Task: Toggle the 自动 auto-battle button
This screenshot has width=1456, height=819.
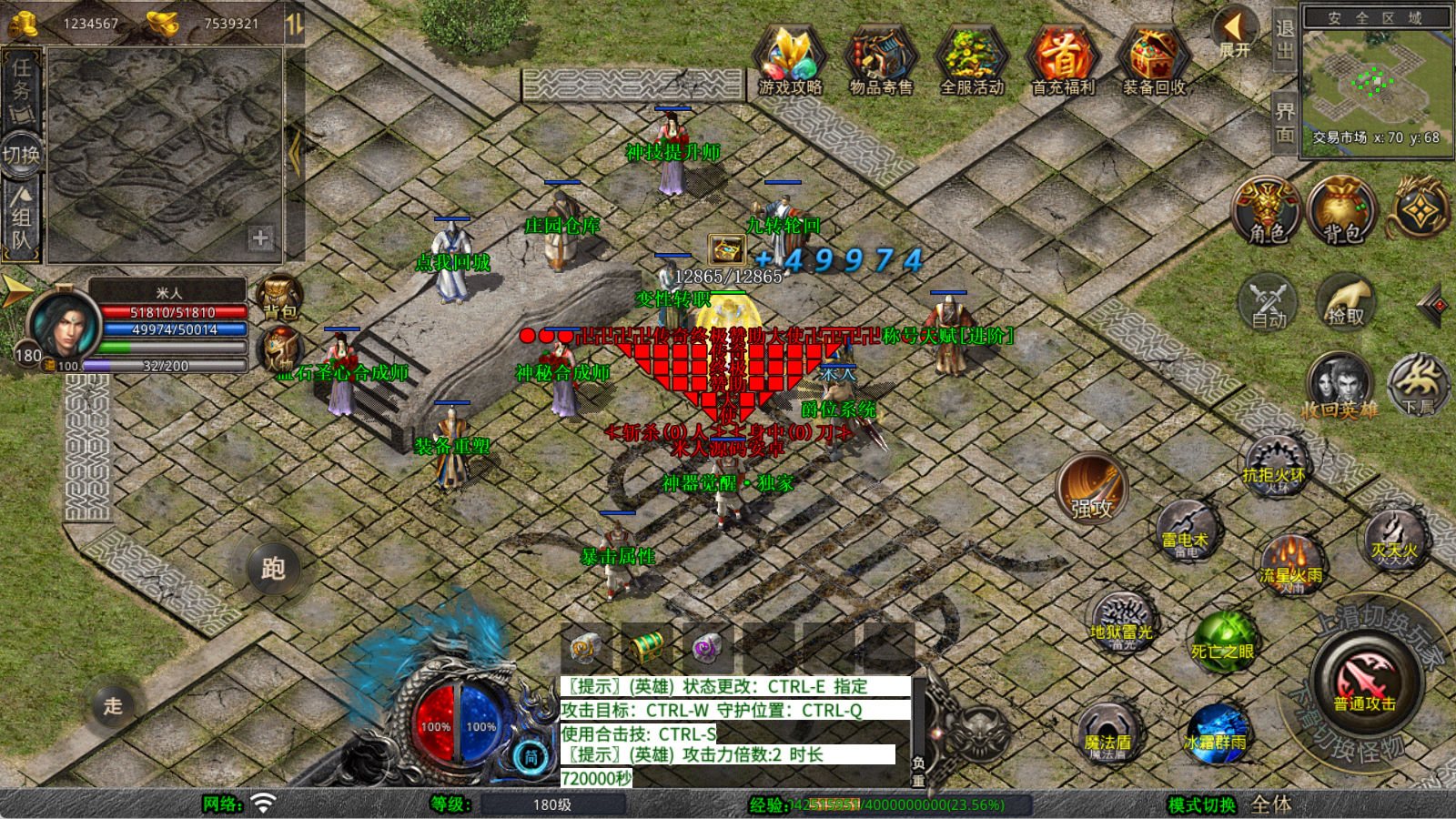Action: (x=1268, y=303)
